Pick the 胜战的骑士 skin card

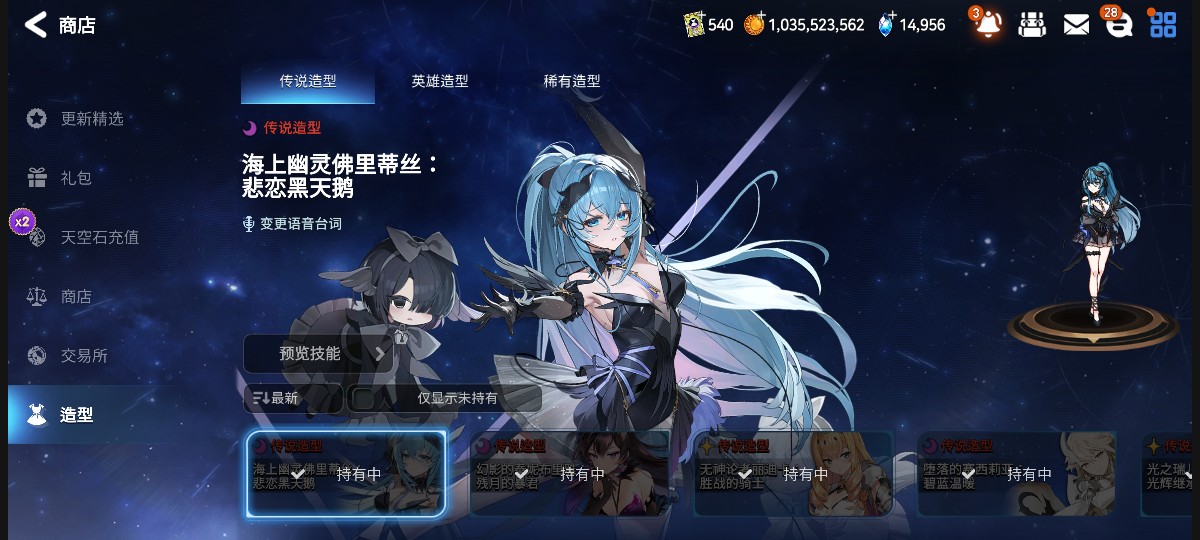point(793,474)
